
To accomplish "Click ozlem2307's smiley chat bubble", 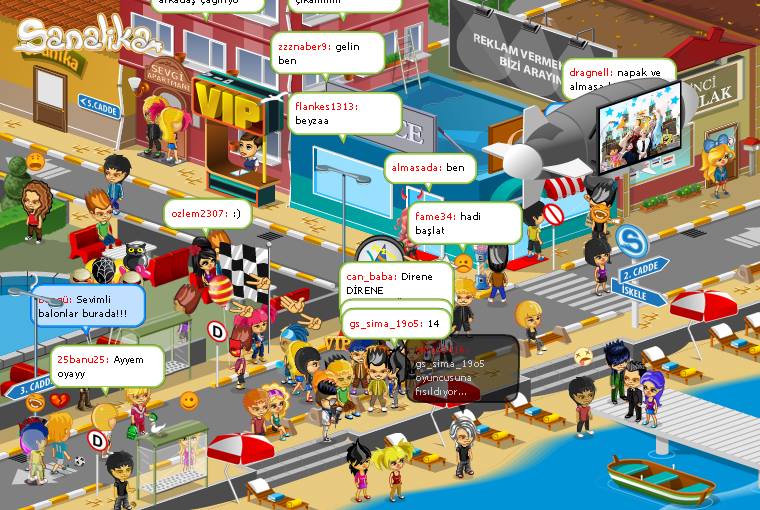I will pyautogui.click(x=209, y=213).
